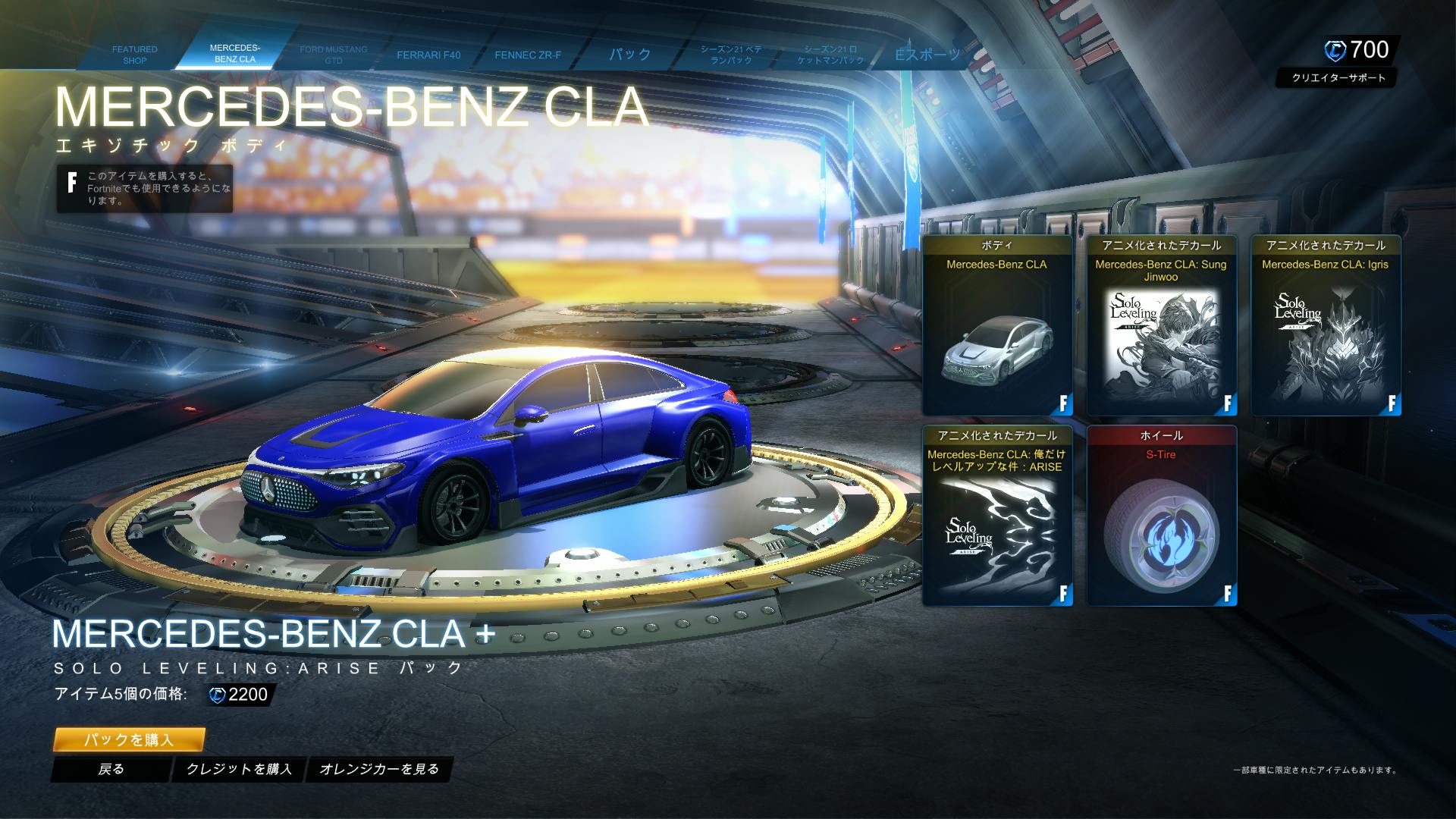
Task: Preview the Sung Jinwoo decal item
Action: [x=1161, y=326]
